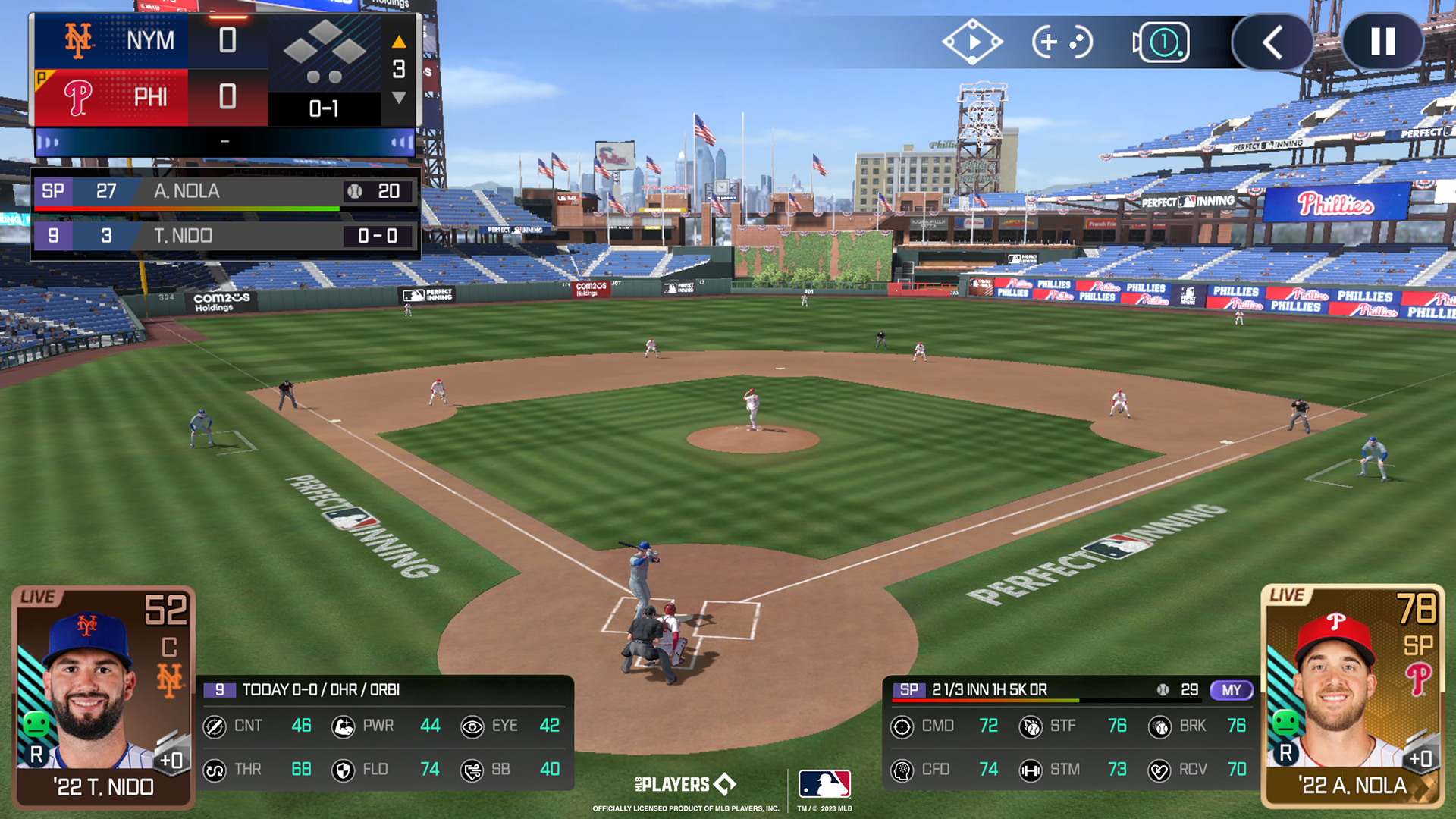Toggle the diamond auto-play icon
Viewport: 1456px width, 819px height.
click(972, 42)
